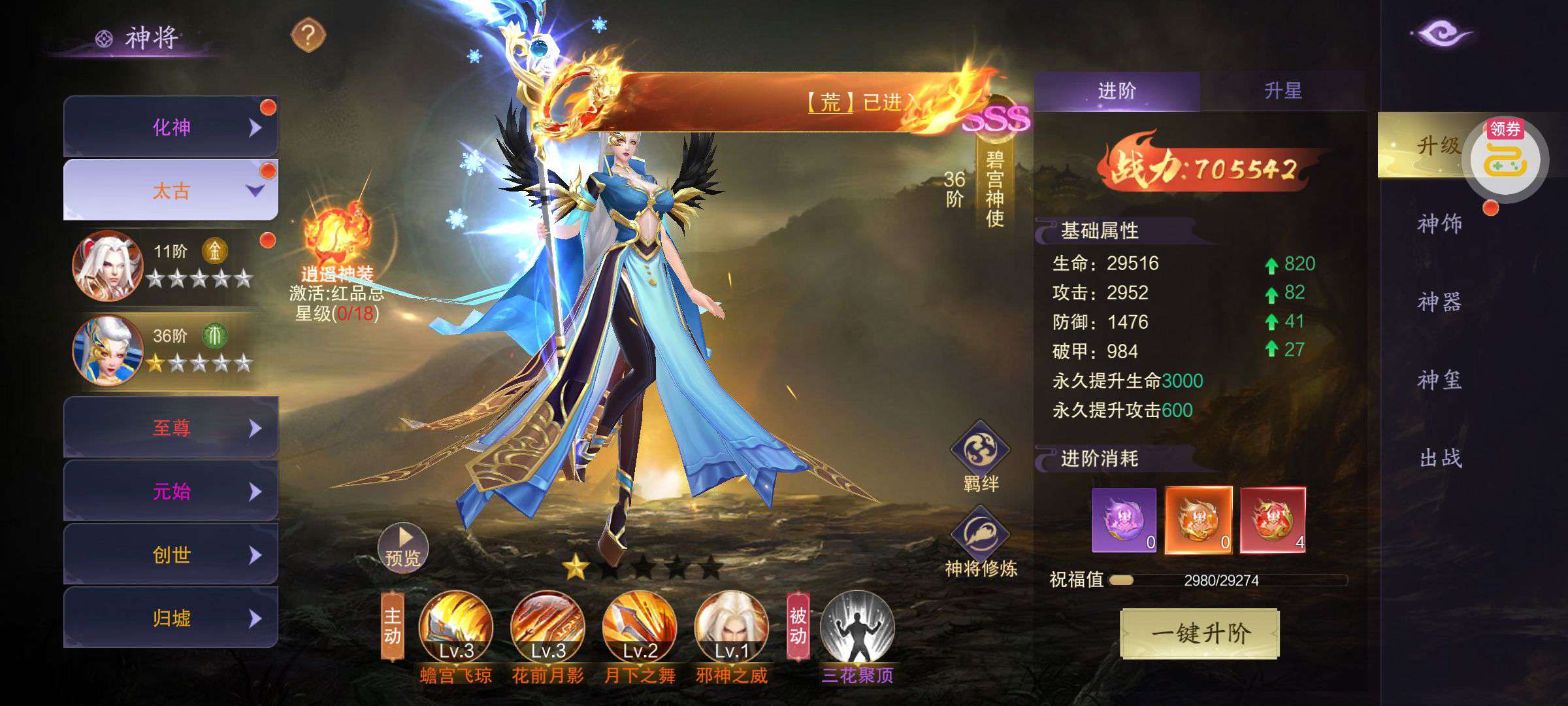Expand the 至尊 category

[171, 428]
